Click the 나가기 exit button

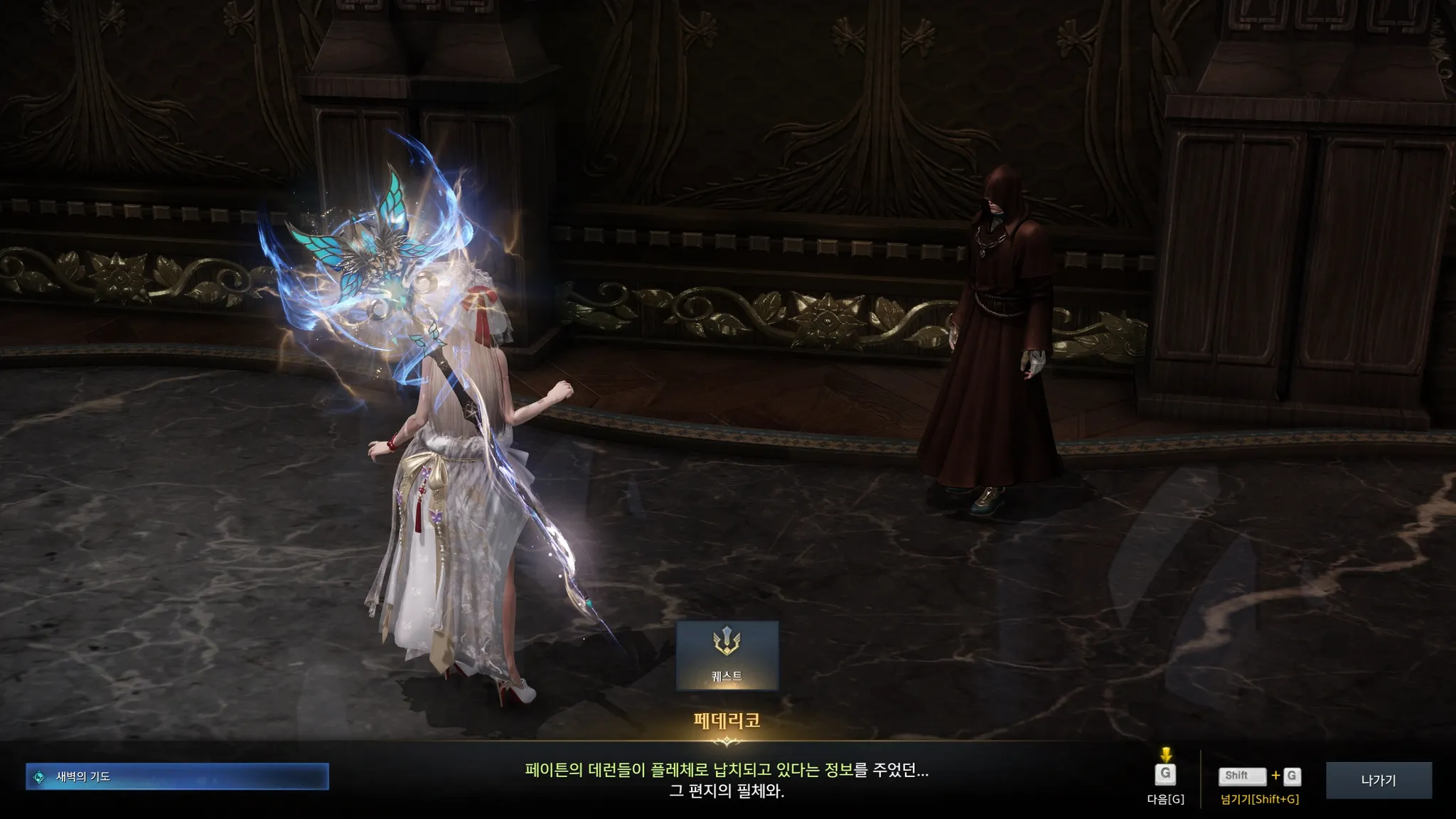1378,781
